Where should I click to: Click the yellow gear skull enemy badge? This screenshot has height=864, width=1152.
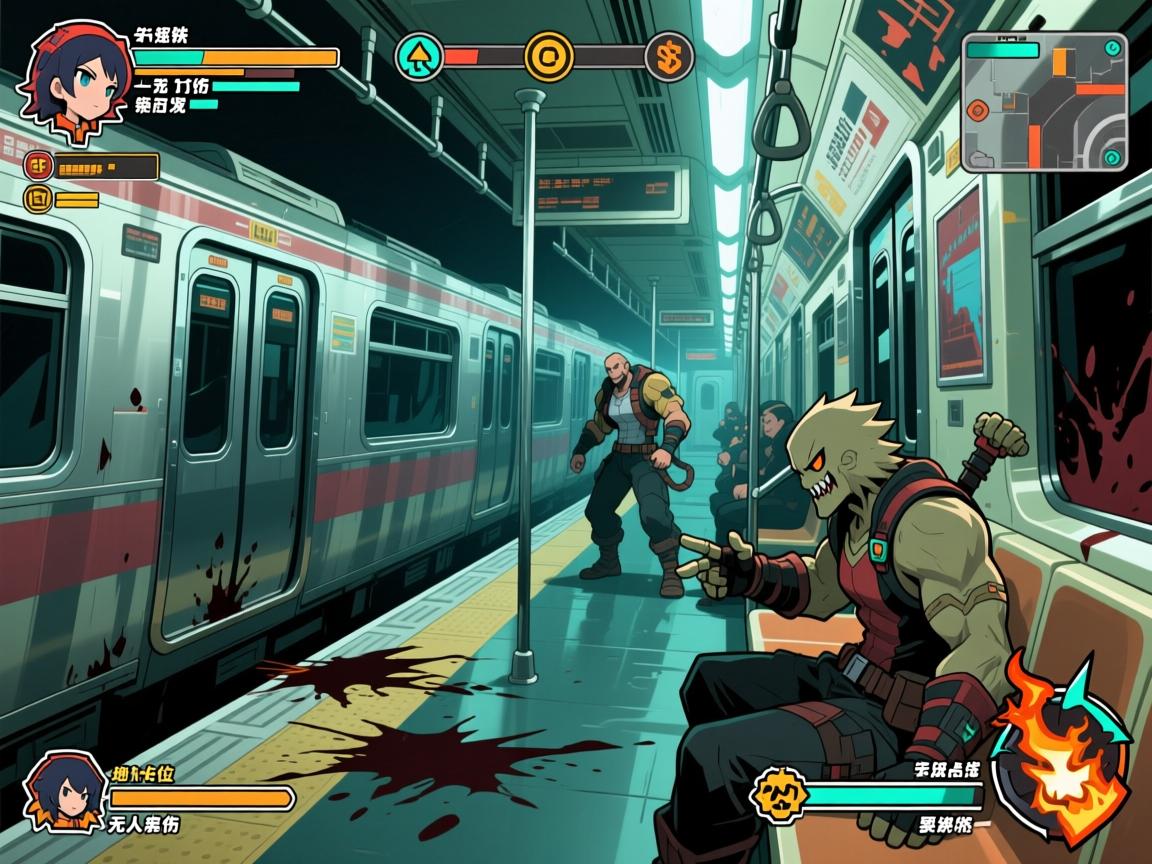778,796
